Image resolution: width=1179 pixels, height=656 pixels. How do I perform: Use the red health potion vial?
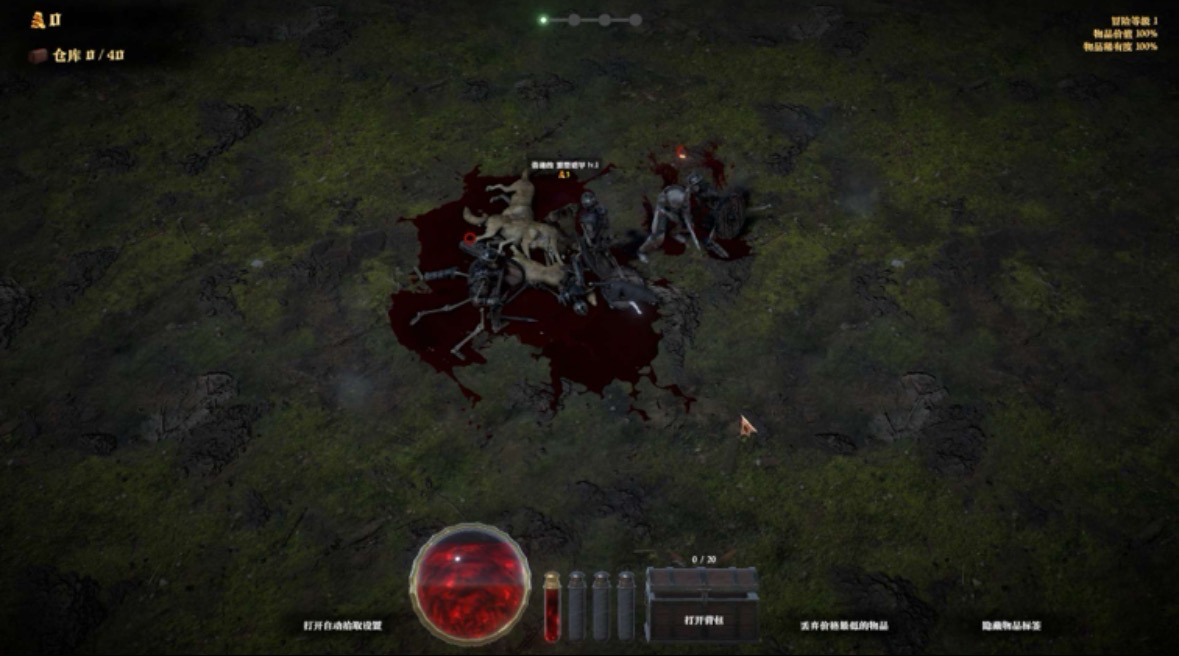click(x=551, y=606)
